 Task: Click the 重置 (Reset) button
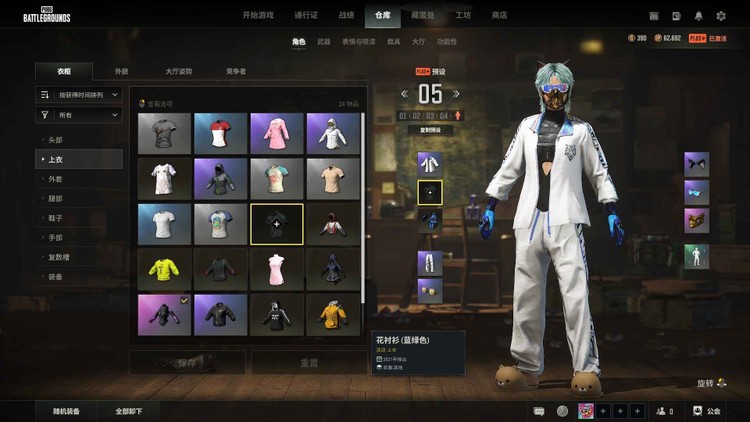click(x=310, y=363)
